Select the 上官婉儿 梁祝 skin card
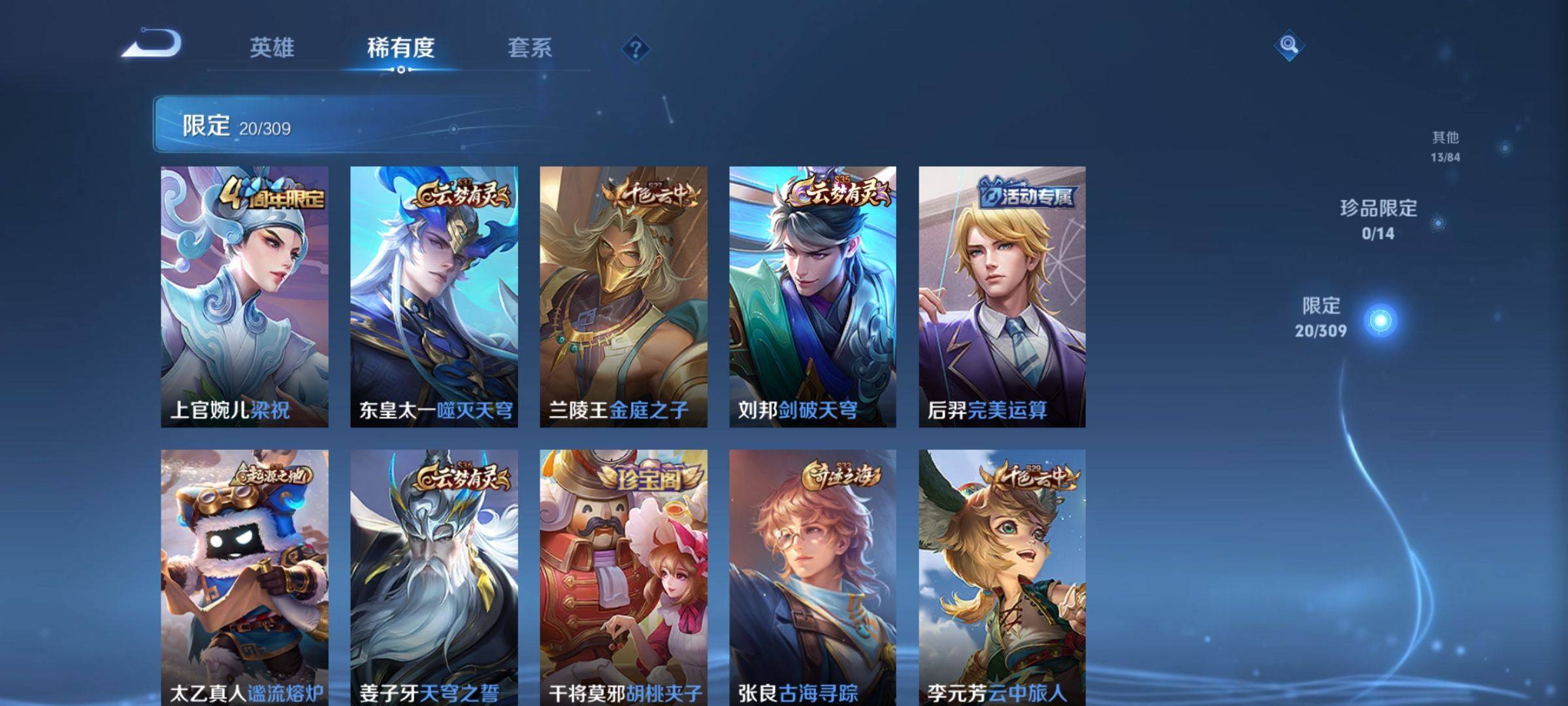 244,297
